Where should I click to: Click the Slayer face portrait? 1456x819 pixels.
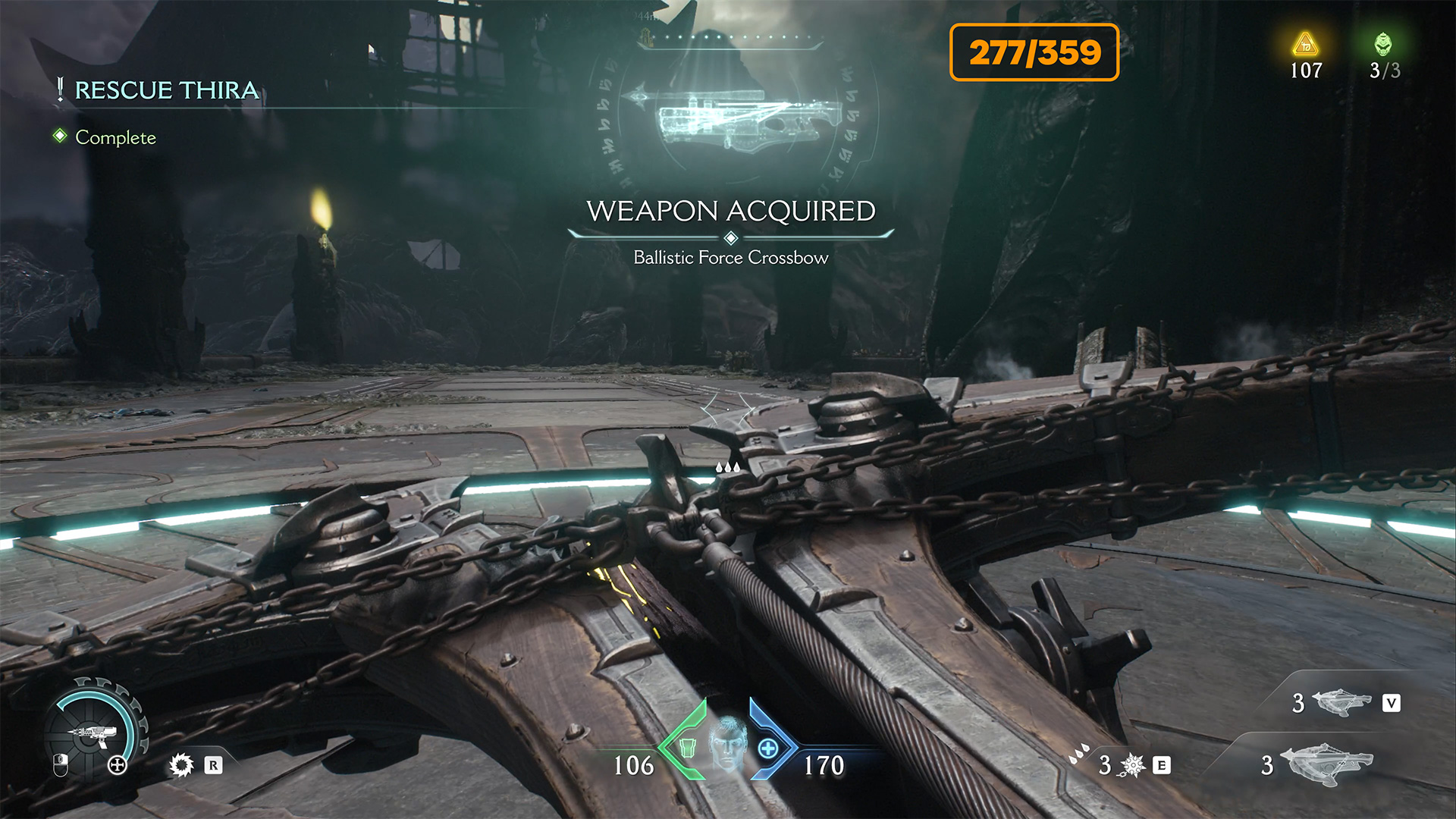tap(727, 742)
